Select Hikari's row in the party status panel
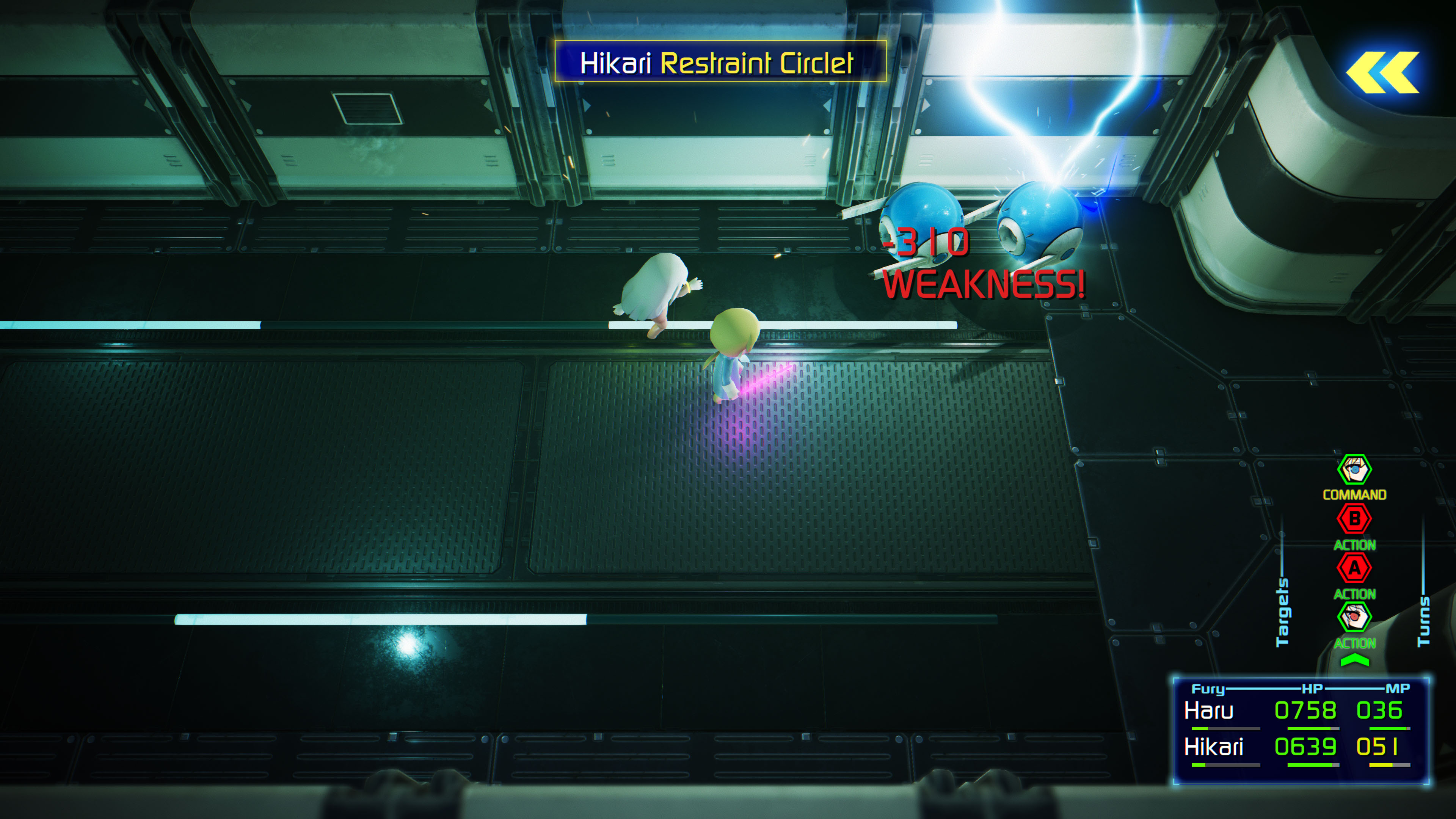Screen dimensions: 1456x819 tap(1300, 747)
